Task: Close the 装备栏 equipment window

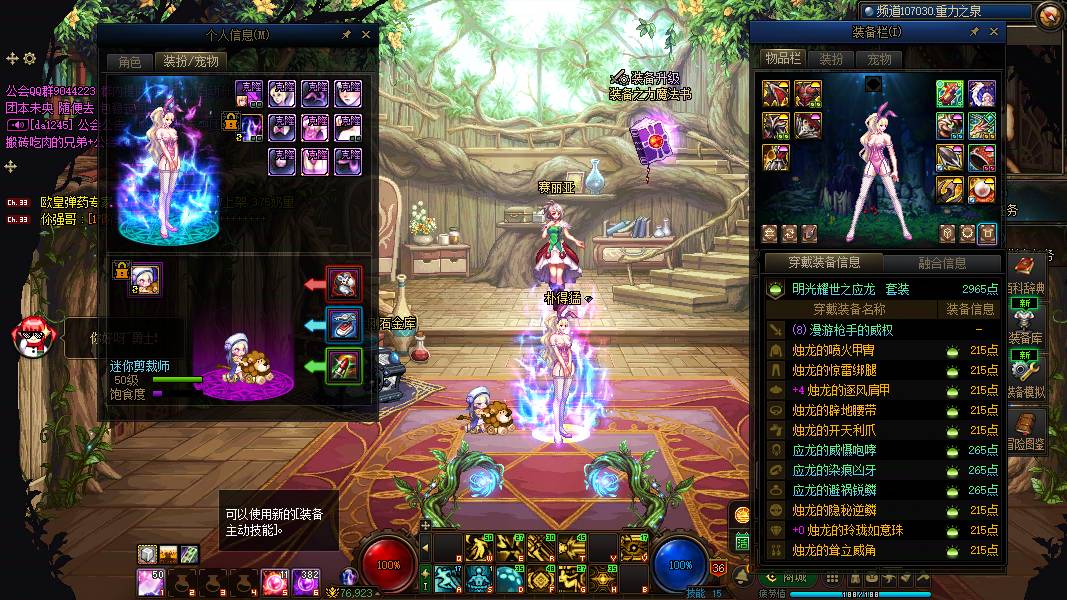Action: click(993, 32)
